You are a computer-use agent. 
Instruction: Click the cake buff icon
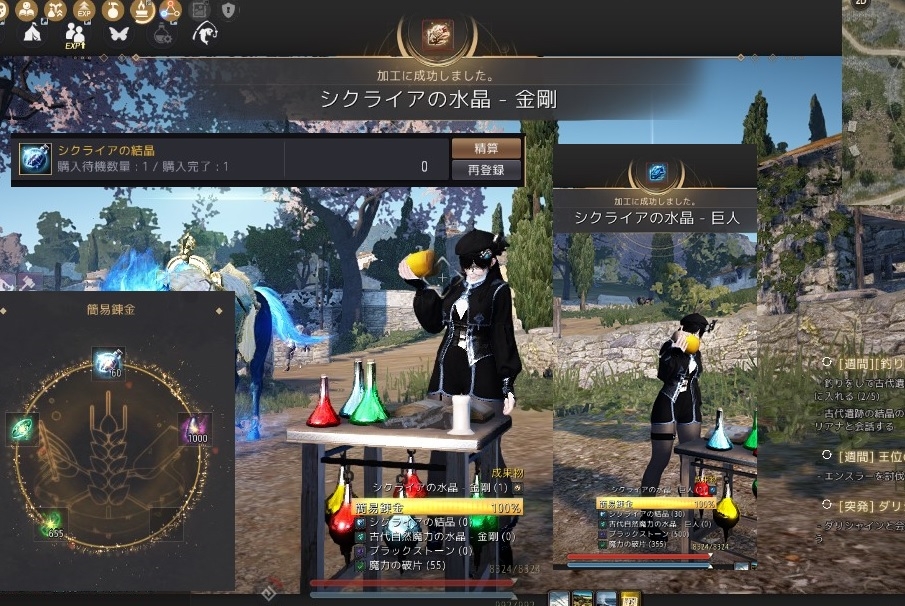(x=144, y=11)
